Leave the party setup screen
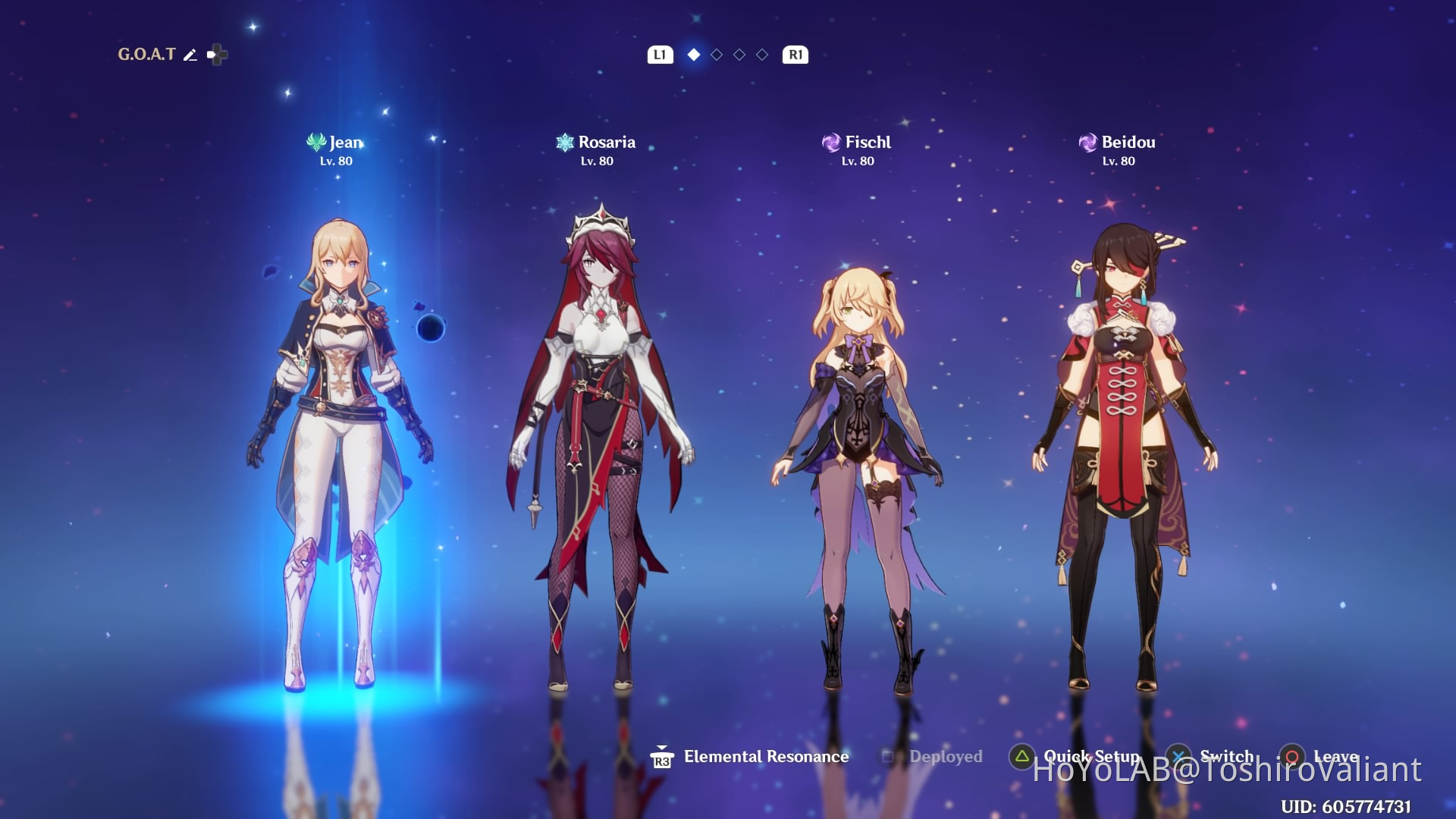 1335,757
